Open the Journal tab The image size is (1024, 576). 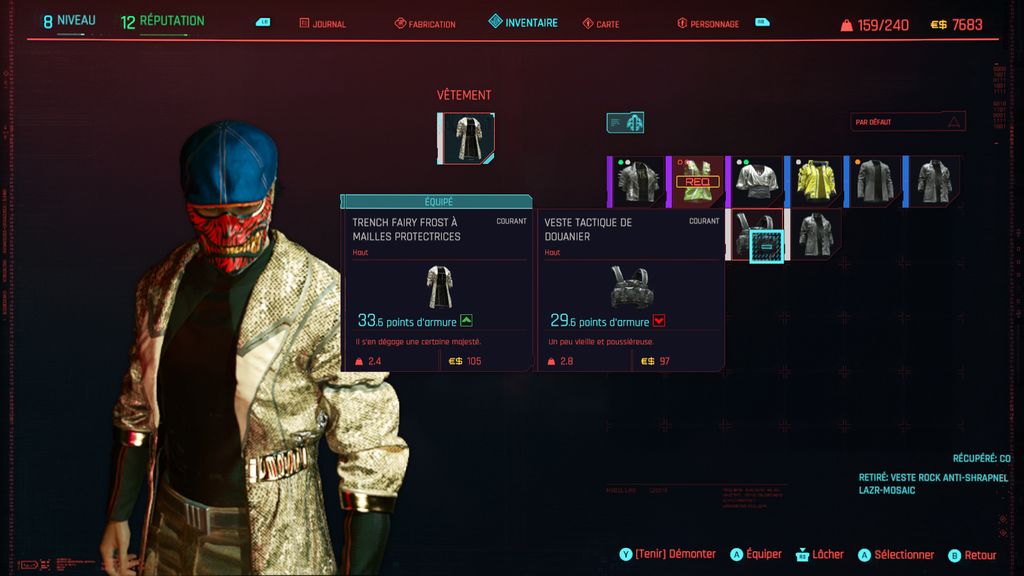[x=323, y=23]
